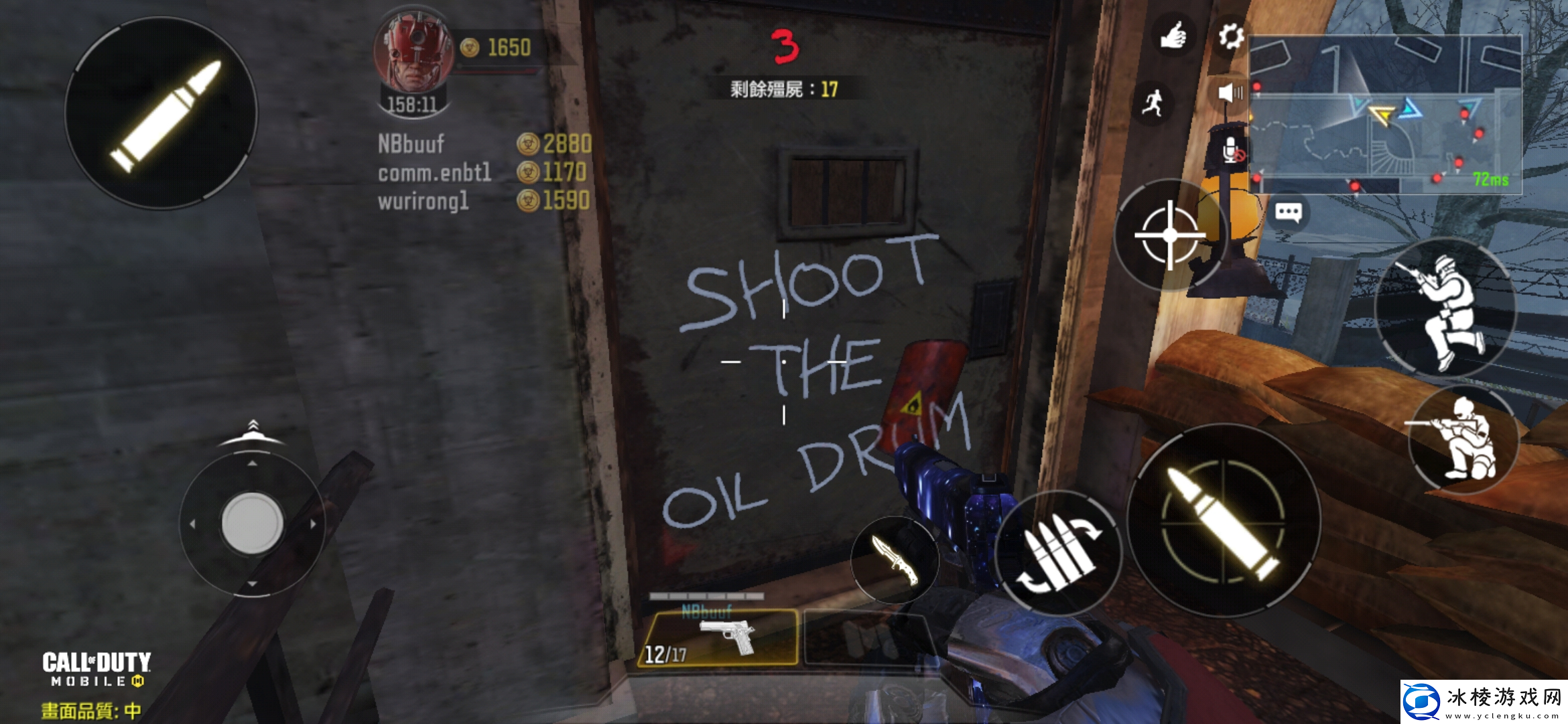Tap the large right-side fire button
This screenshot has height=724, width=1568.
[1224, 520]
